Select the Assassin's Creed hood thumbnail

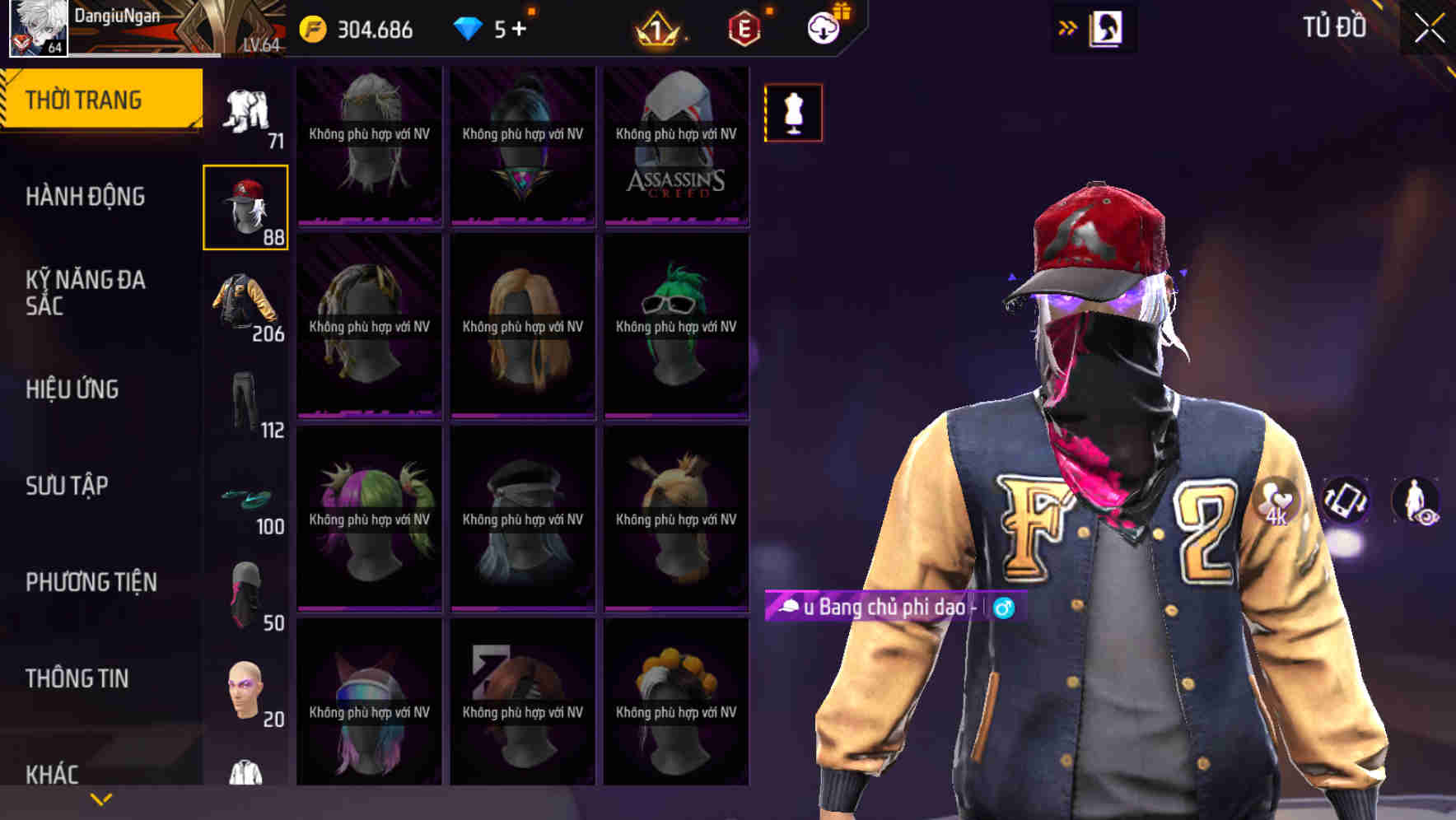(x=675, y=144)
